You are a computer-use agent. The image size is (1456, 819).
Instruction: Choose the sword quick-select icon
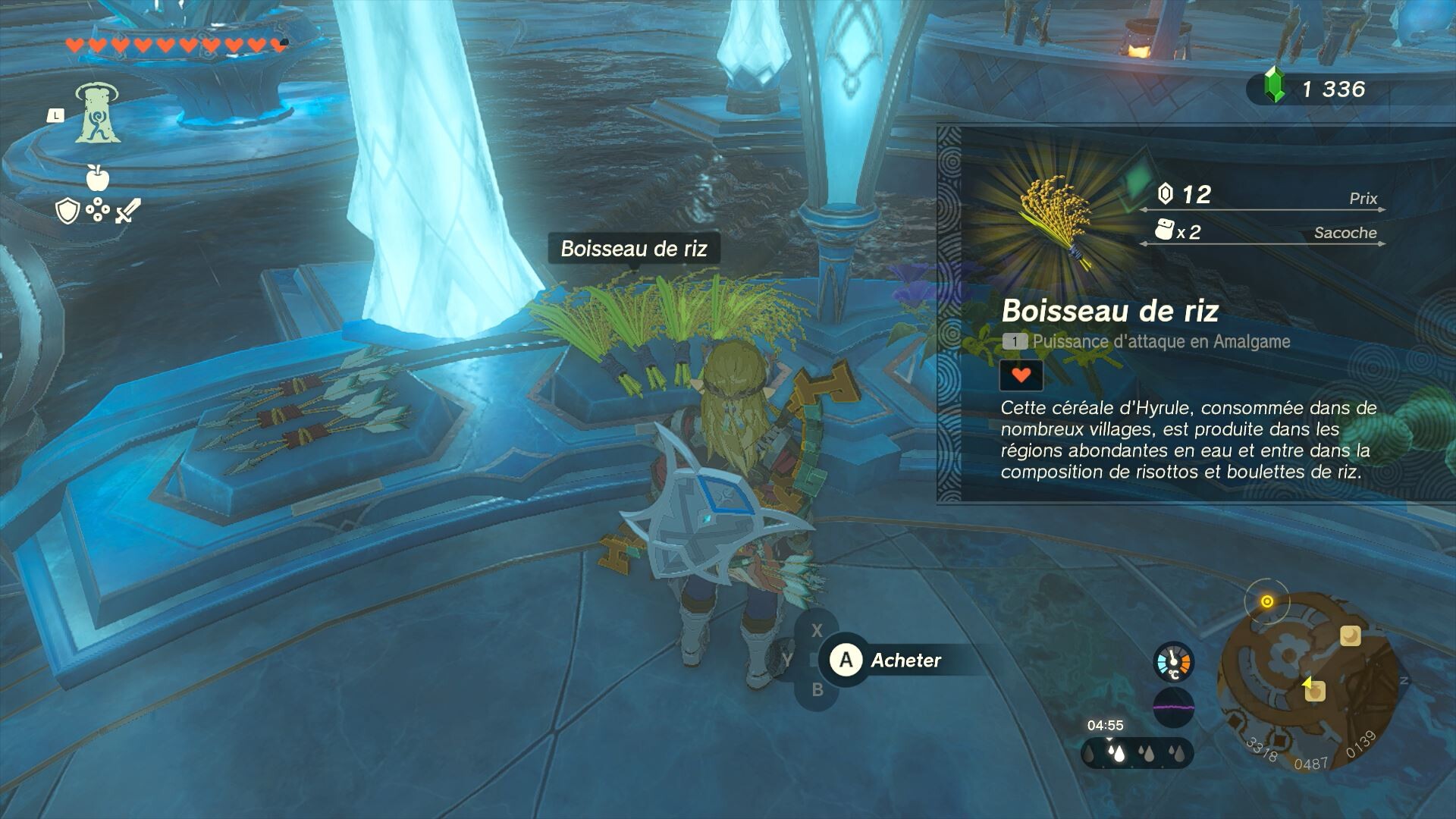127,211
